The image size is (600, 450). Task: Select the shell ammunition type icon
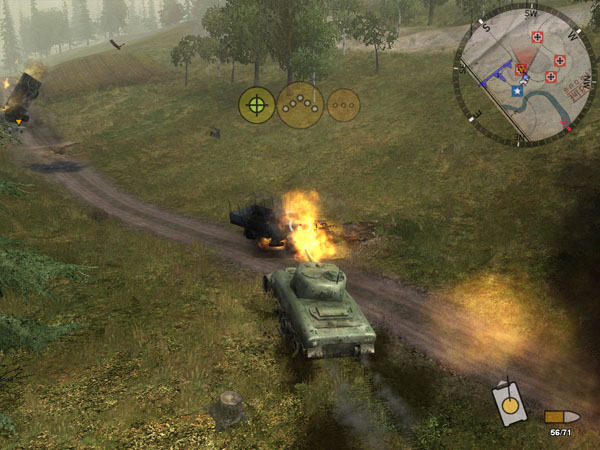pos(560,415)
